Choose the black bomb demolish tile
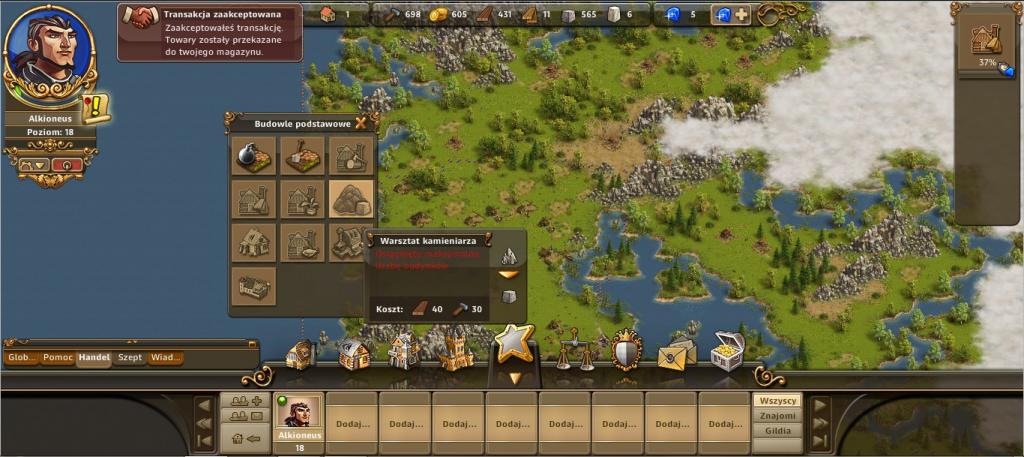Viewport: 1024px width, 457px height. click(x=254, y=155)
